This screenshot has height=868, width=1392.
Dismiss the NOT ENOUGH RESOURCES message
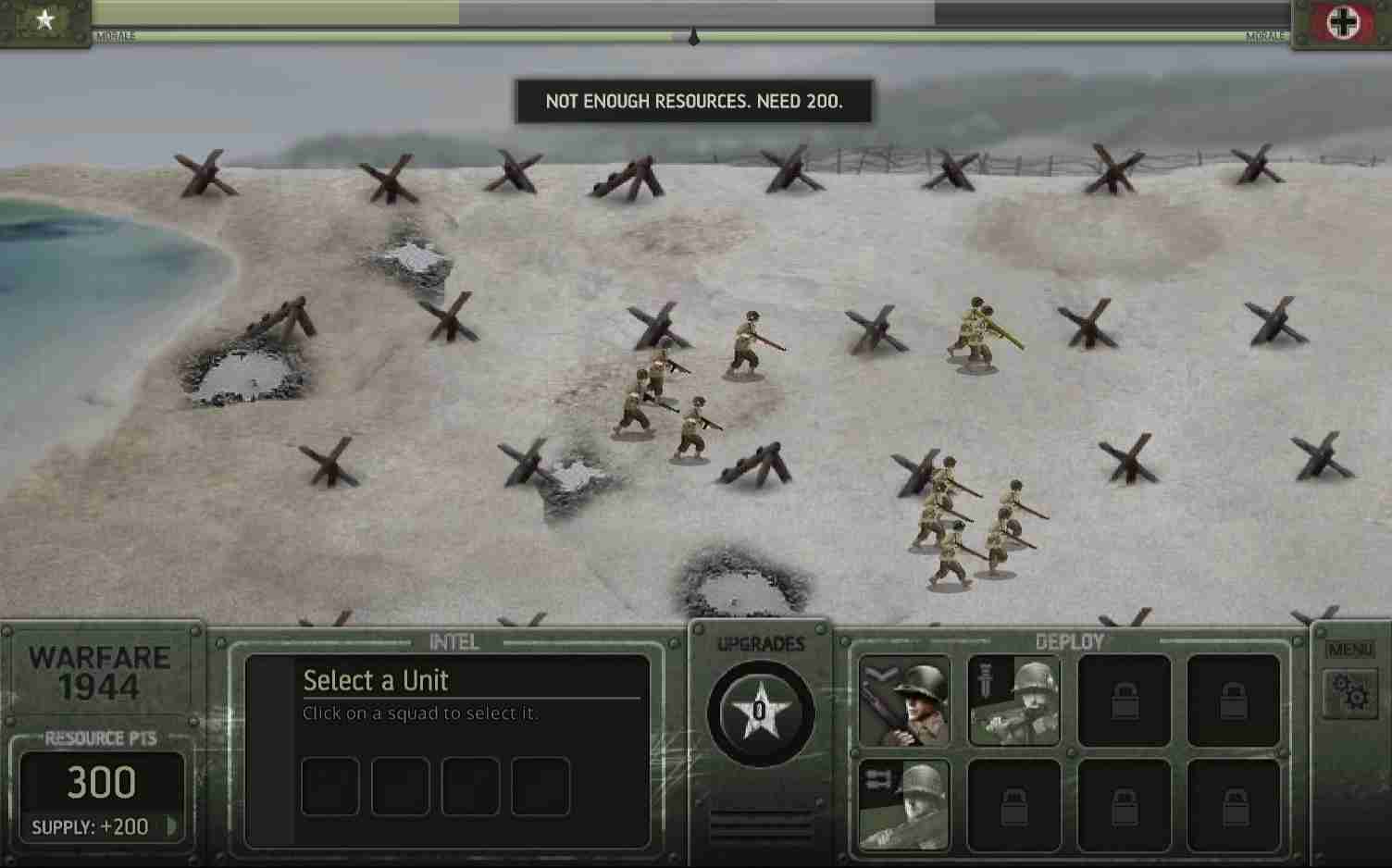[694, 102]
